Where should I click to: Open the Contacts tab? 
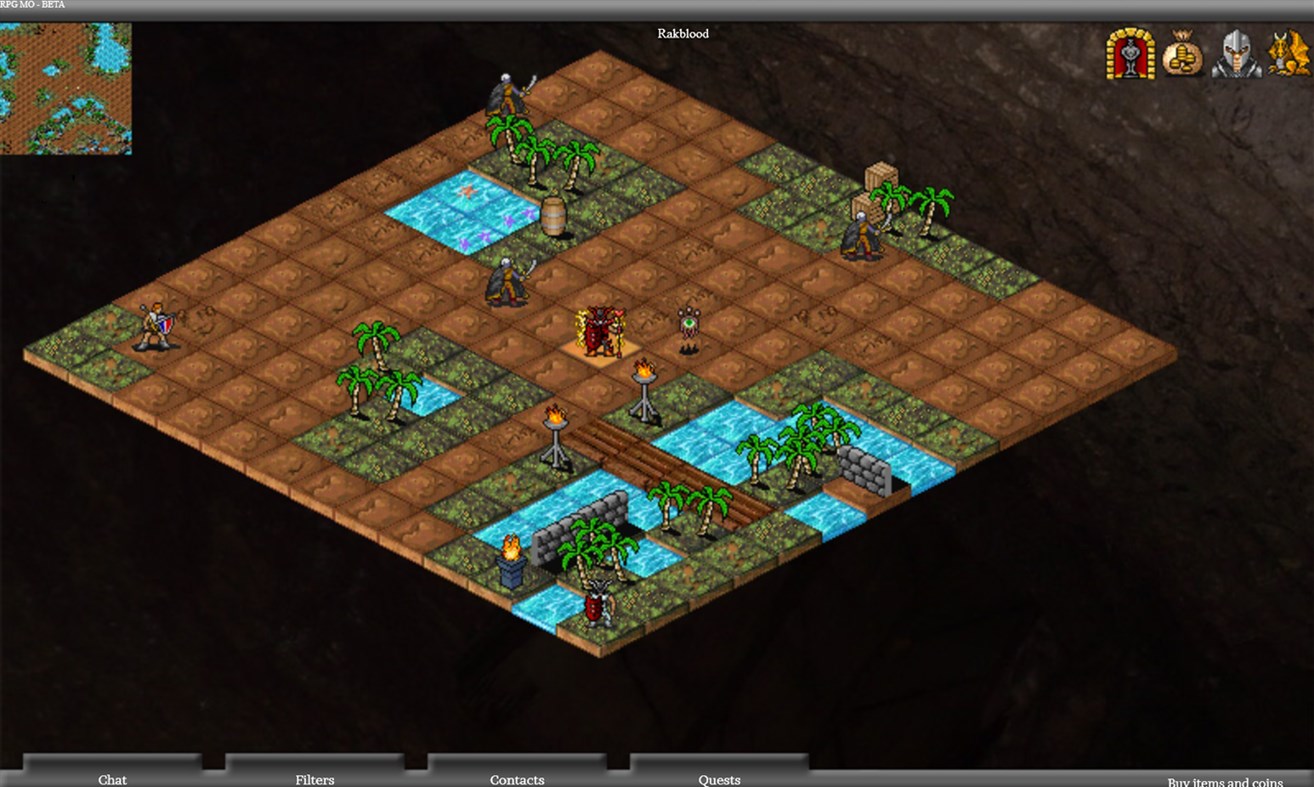(x=517, y=779)
